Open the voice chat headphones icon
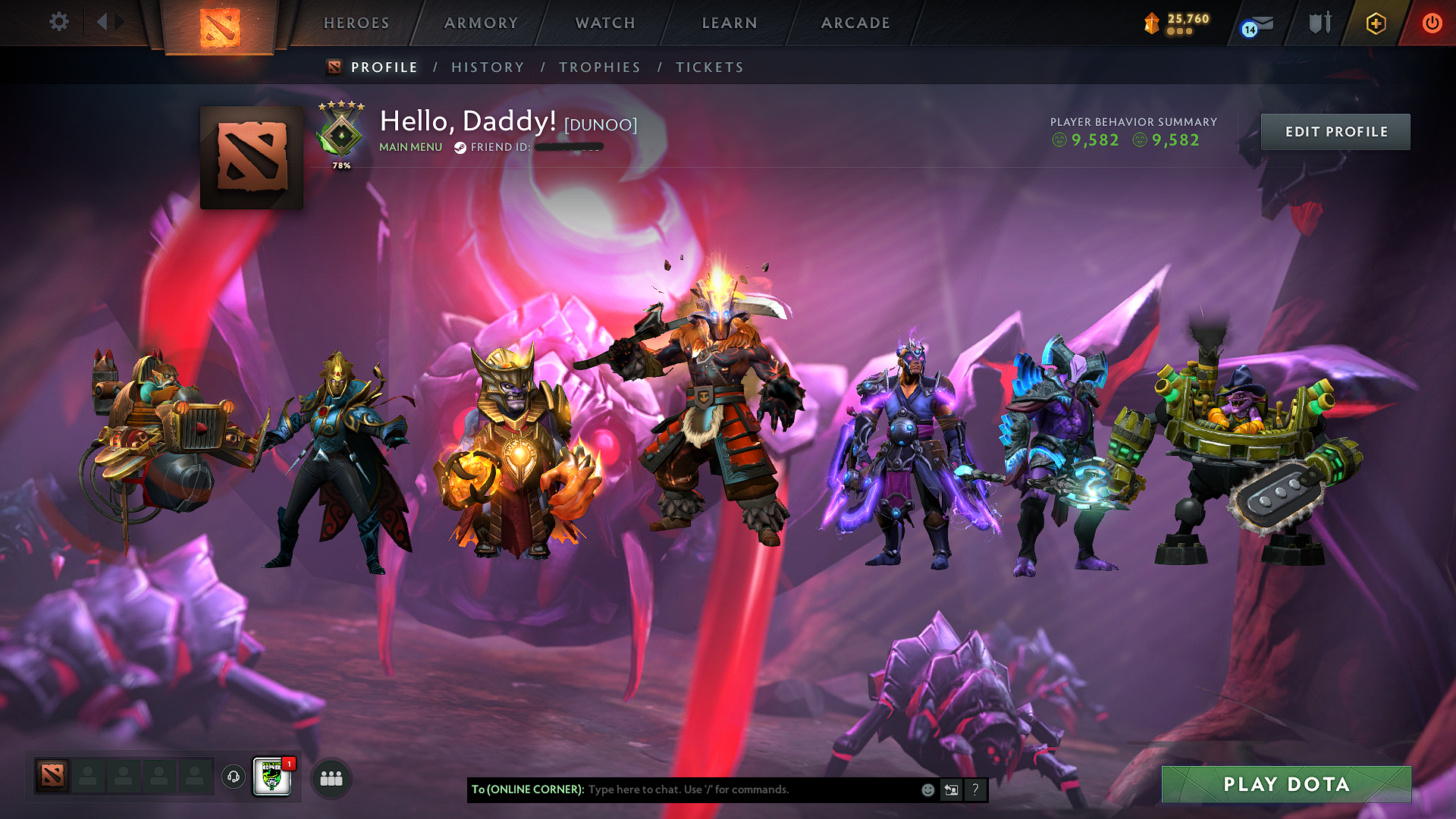Image resolution: width=1456 pixels, height=819 pixels. 233,777
